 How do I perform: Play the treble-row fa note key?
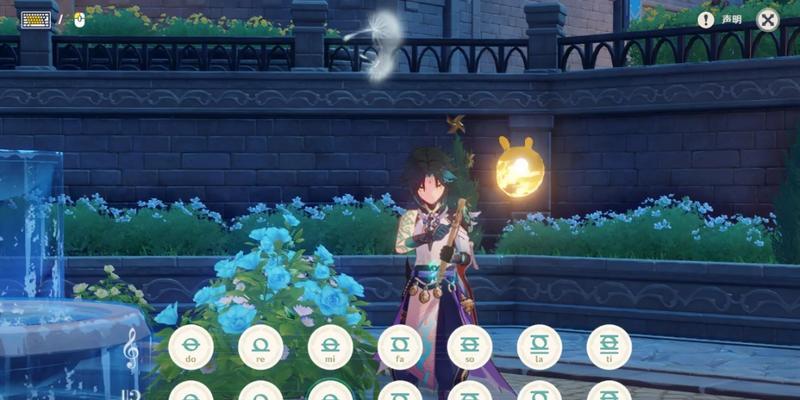400,347
